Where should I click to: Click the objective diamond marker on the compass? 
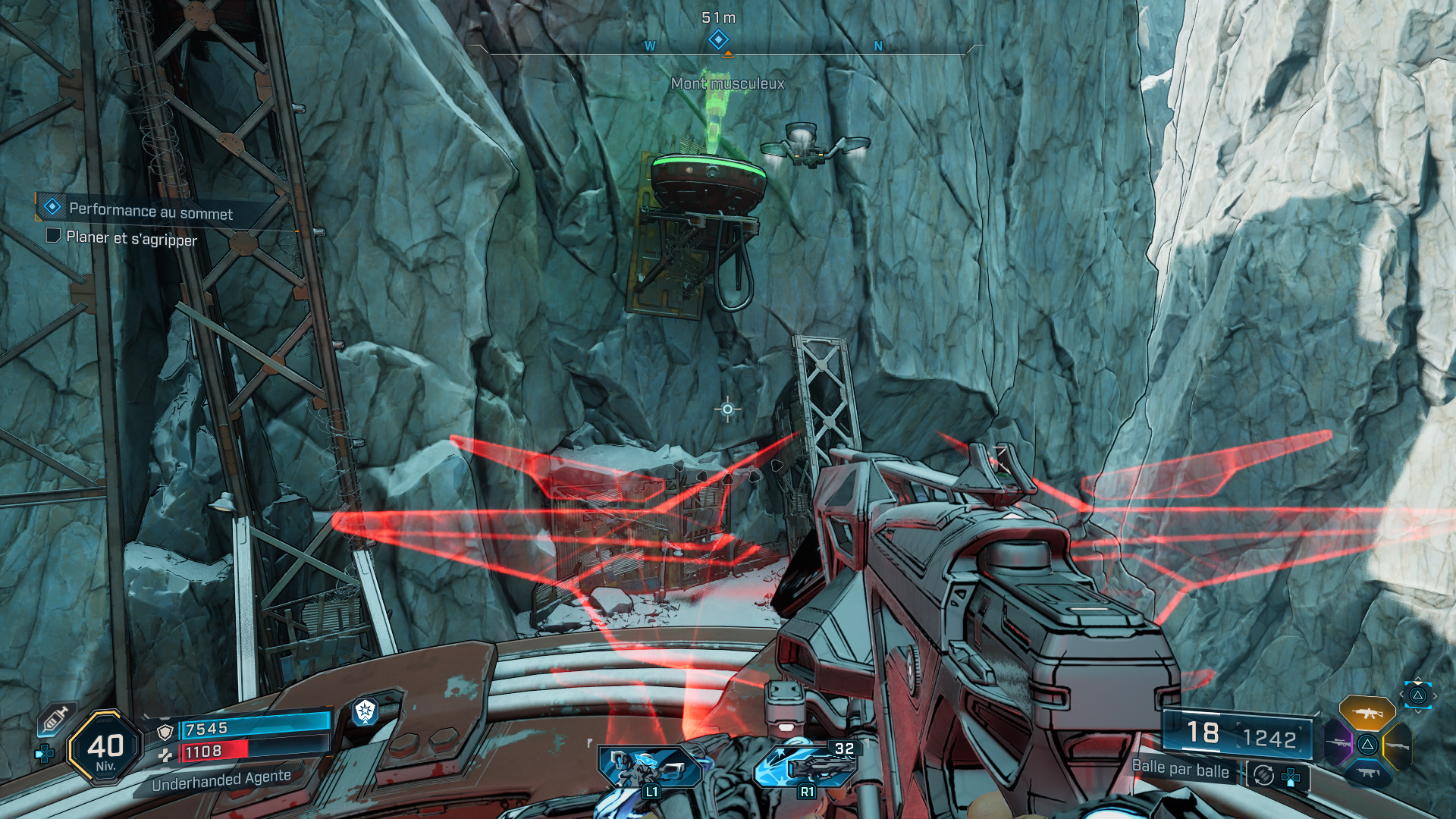(x=717, y=39)
